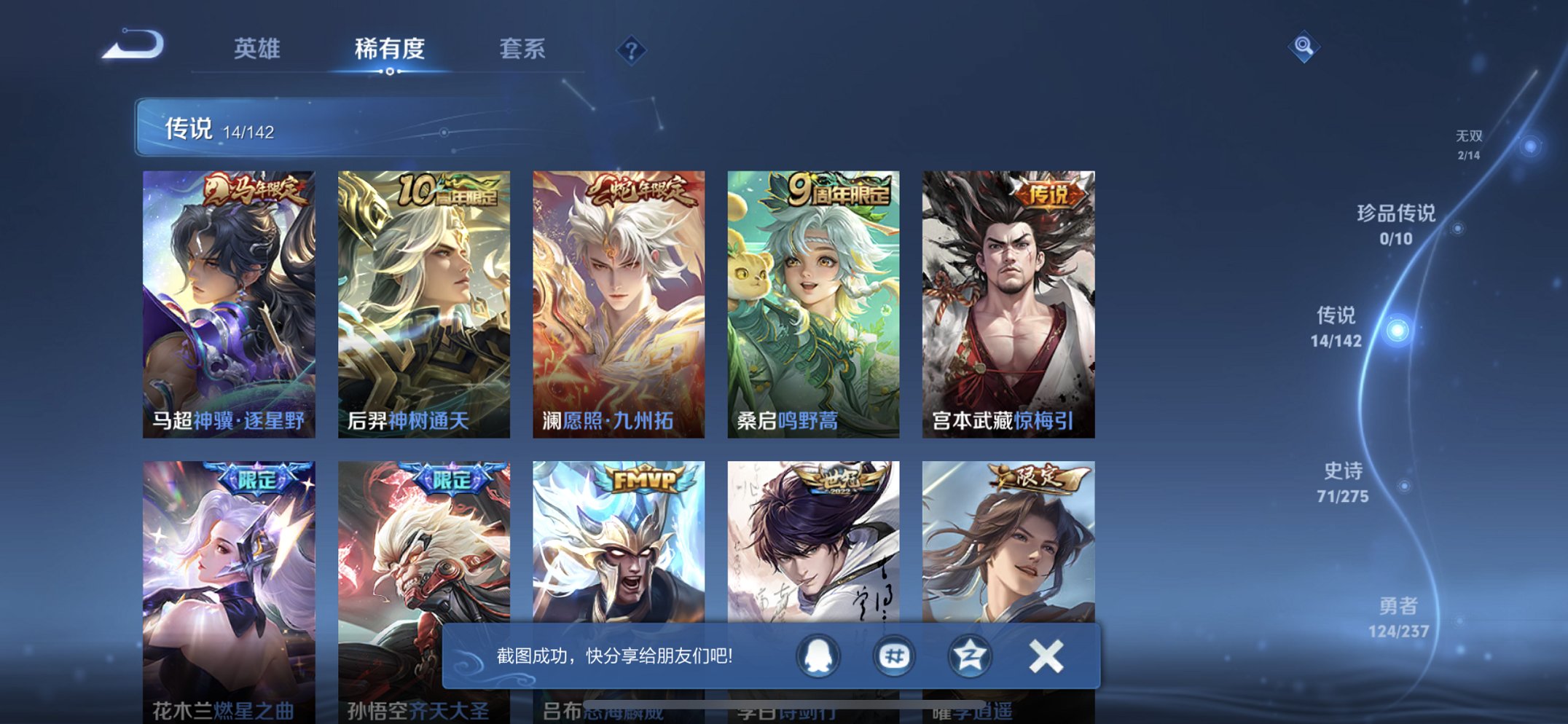Jump to the 无双 rarity category
The height and width of the screenshot is (724, 1568).
click(1468, 143)
